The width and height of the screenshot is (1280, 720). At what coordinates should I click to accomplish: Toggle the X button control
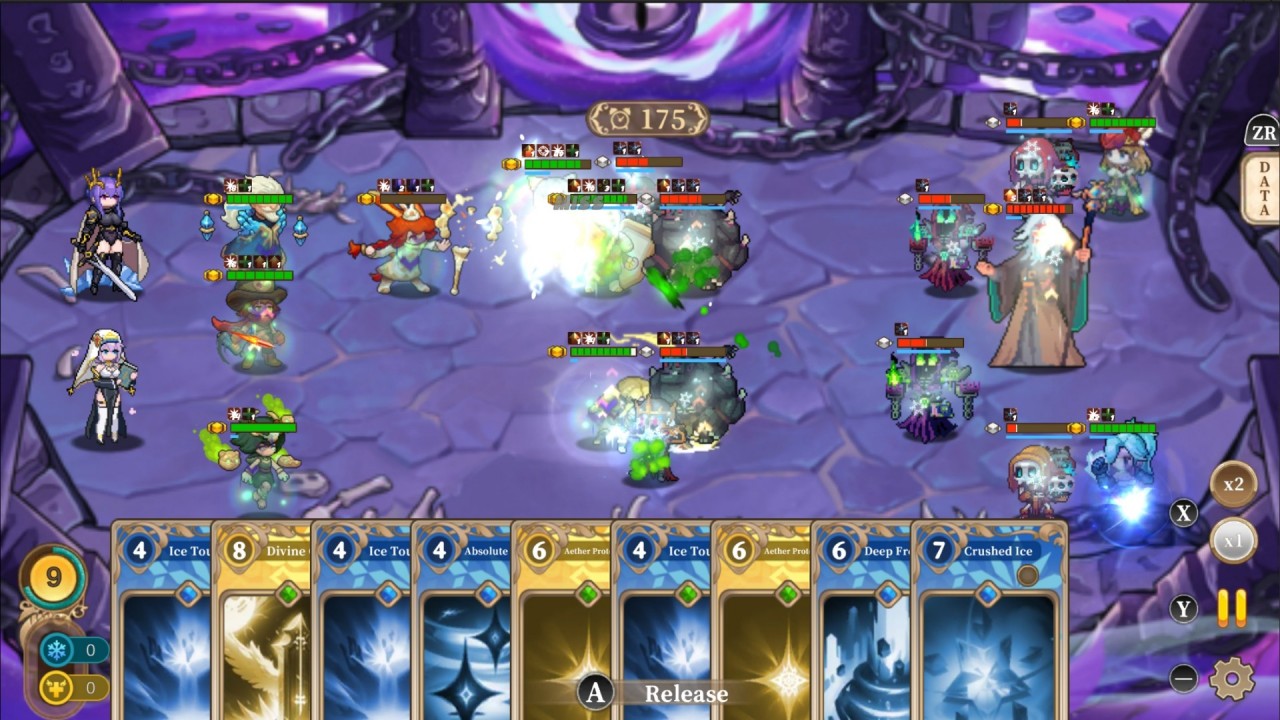pos(1184,514)
